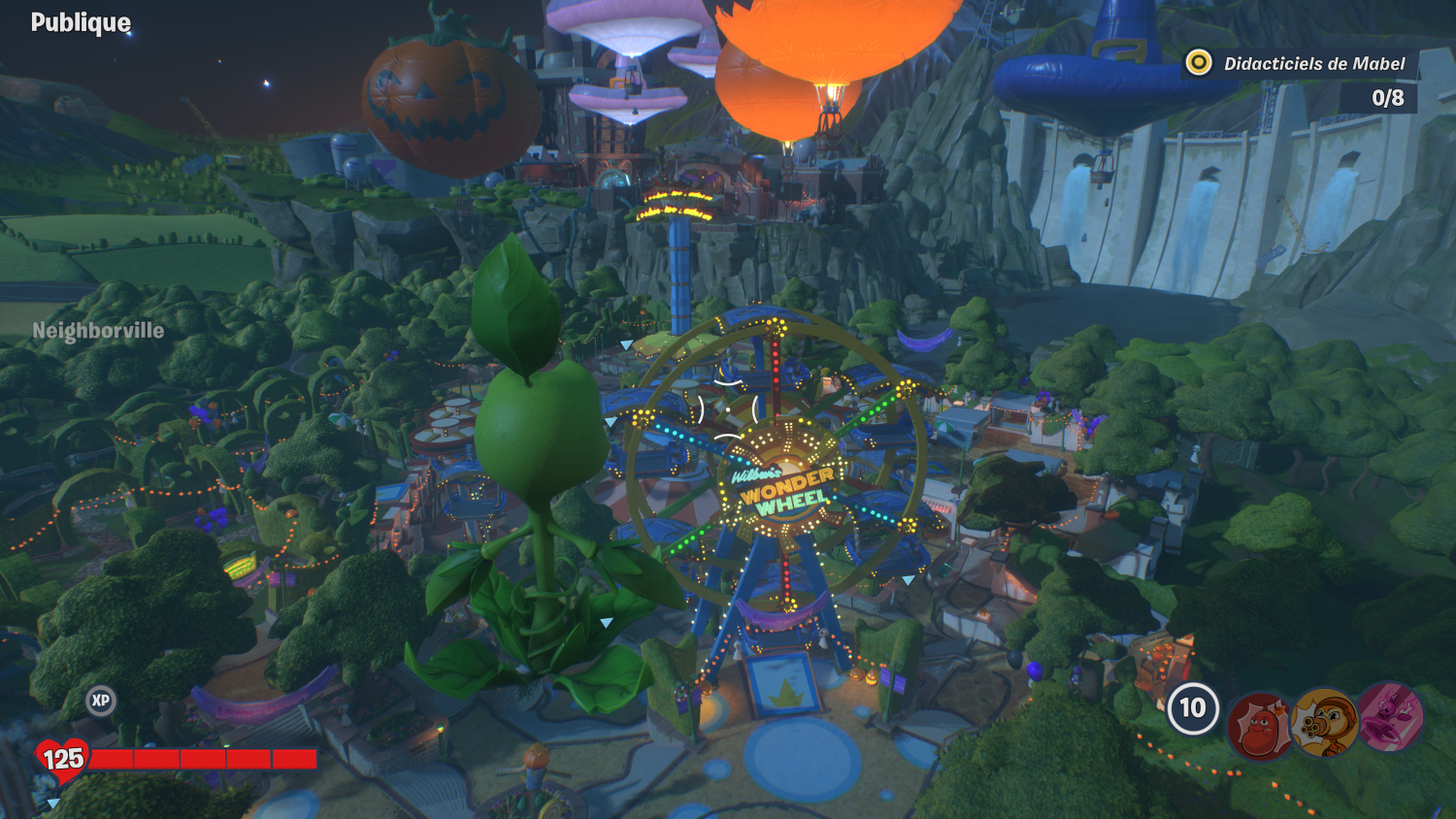Trigger the Pea Gatling ability icon
This screenshot has width=1456, height=819.
click(1325, 722)
